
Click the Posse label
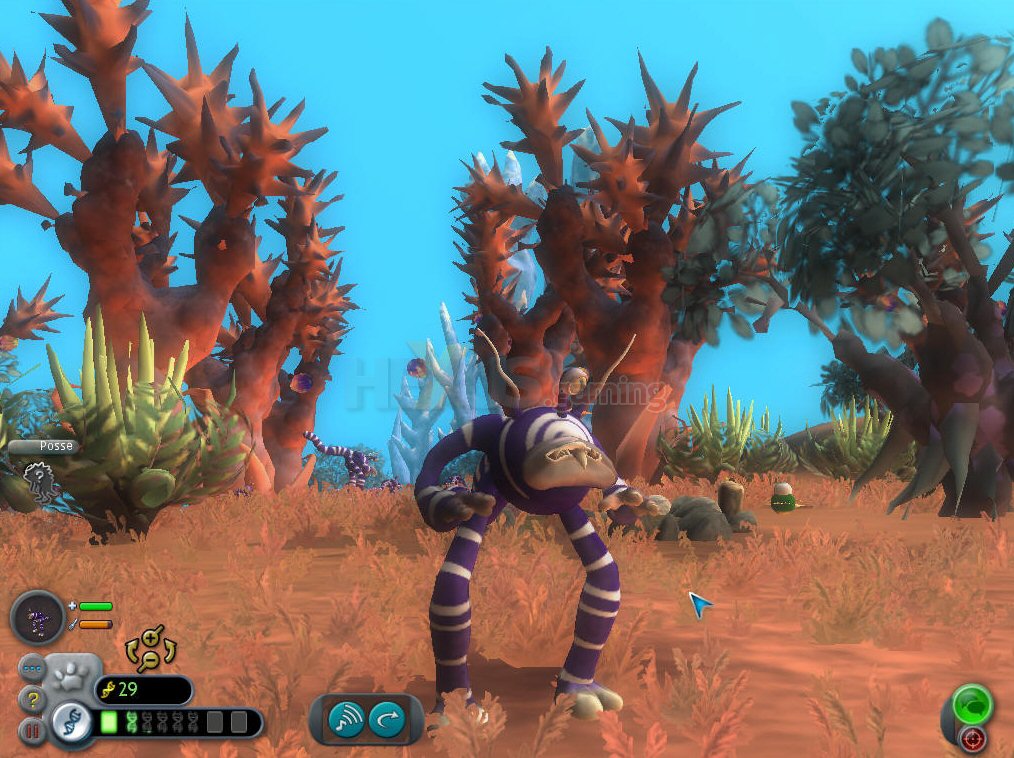point(55,446)
